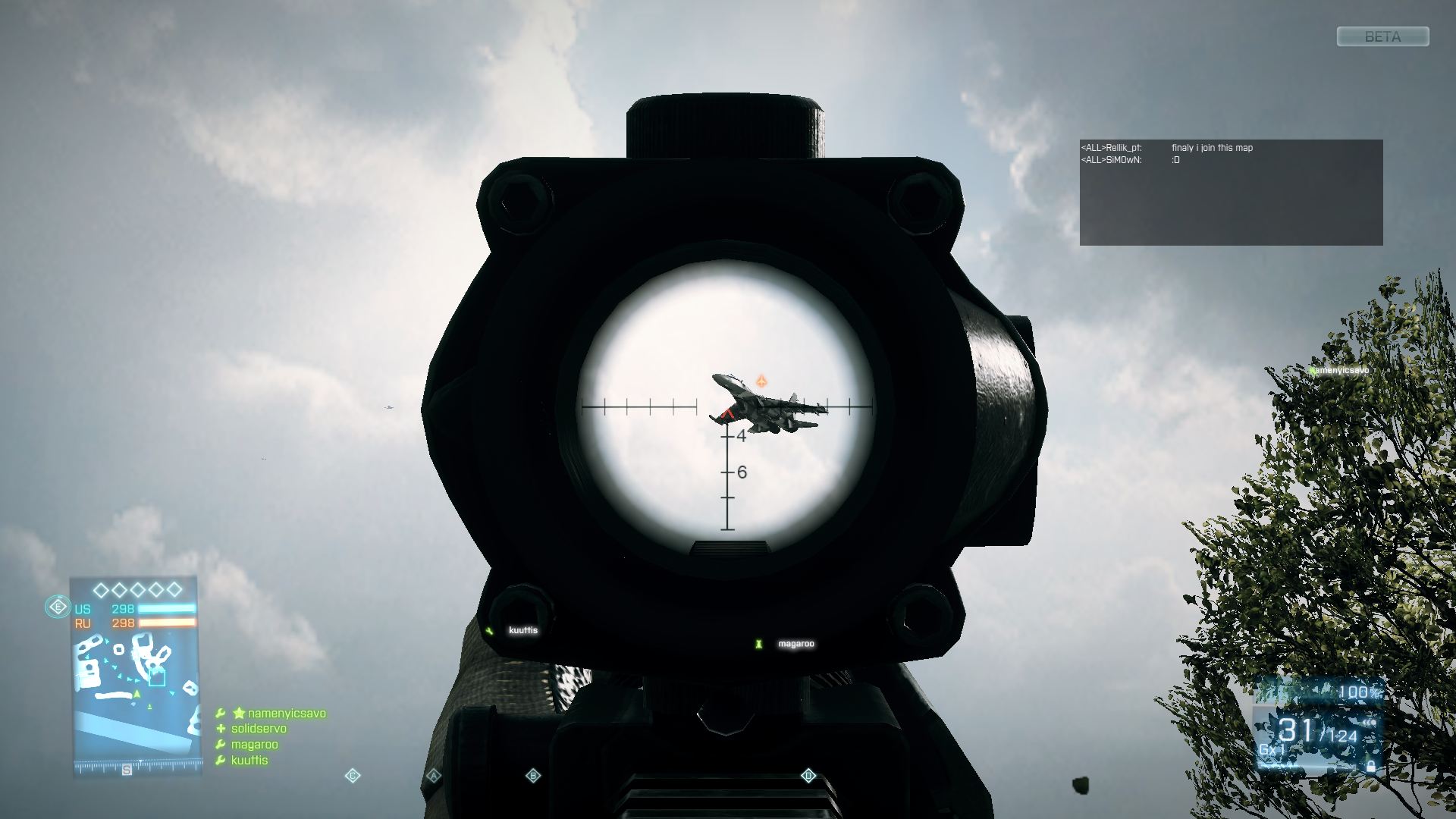Click the BETA label in the top-right corner

pyautogui.click(x=1382, y=36)
